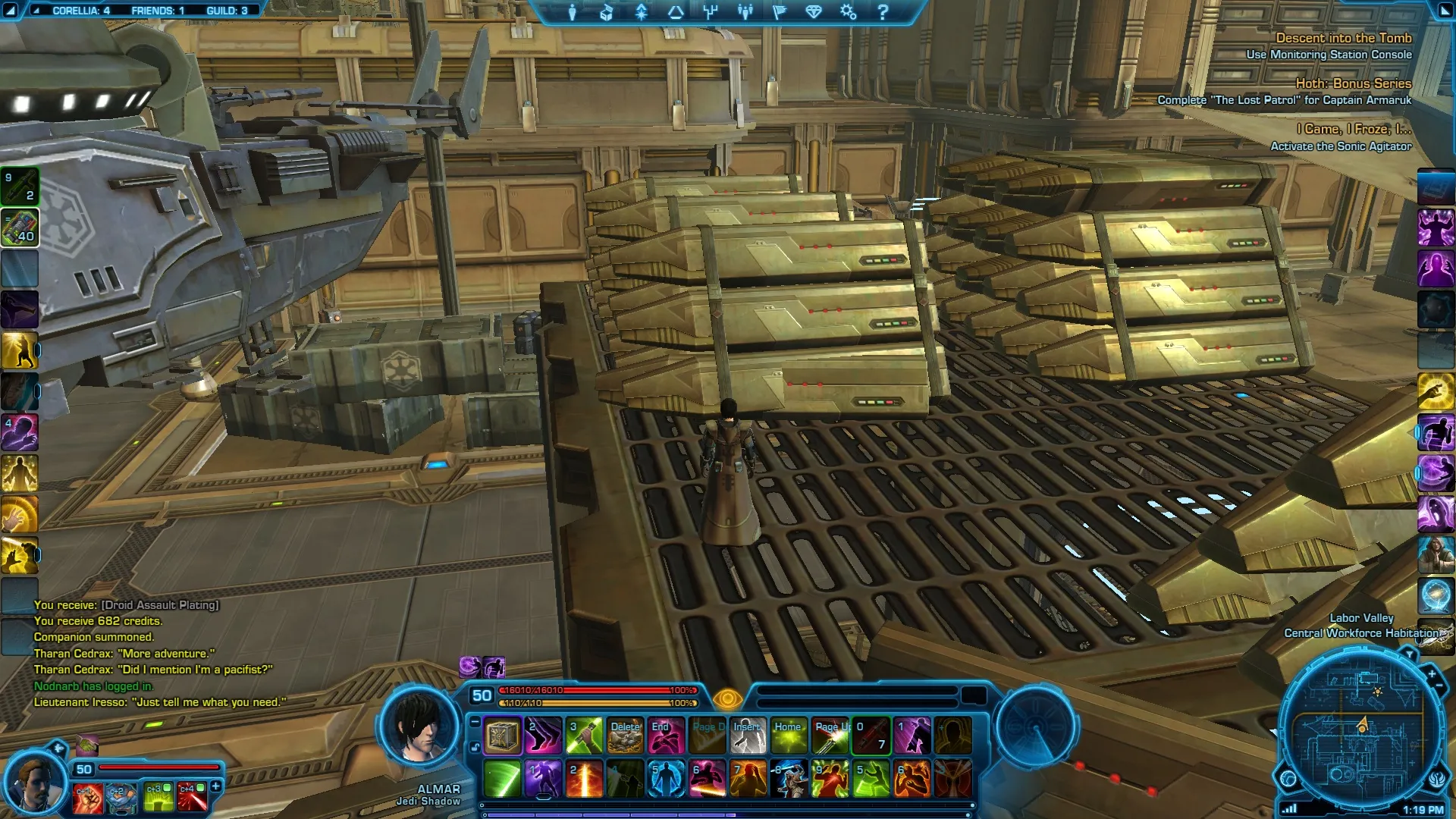The width and height of the screenshot is (1456, 819).
Task: Open the minimap filter funnel
Action: 1409,654
